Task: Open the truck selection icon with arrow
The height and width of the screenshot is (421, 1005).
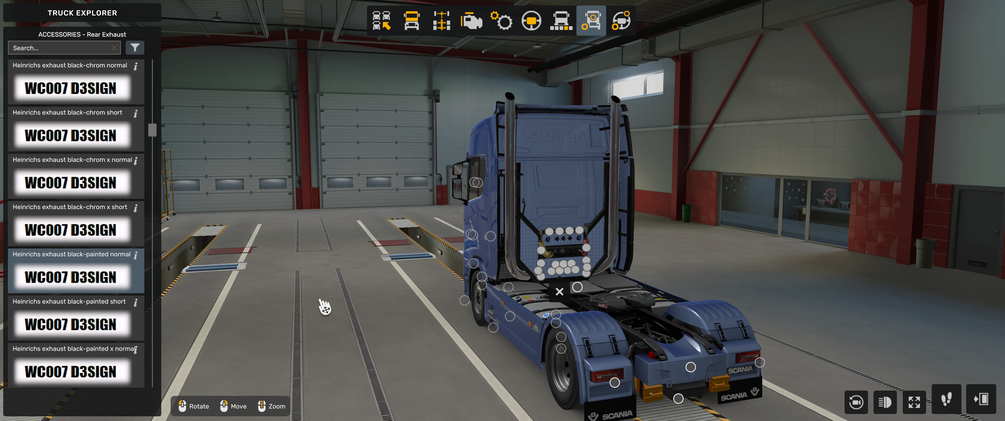Action: 381,21
